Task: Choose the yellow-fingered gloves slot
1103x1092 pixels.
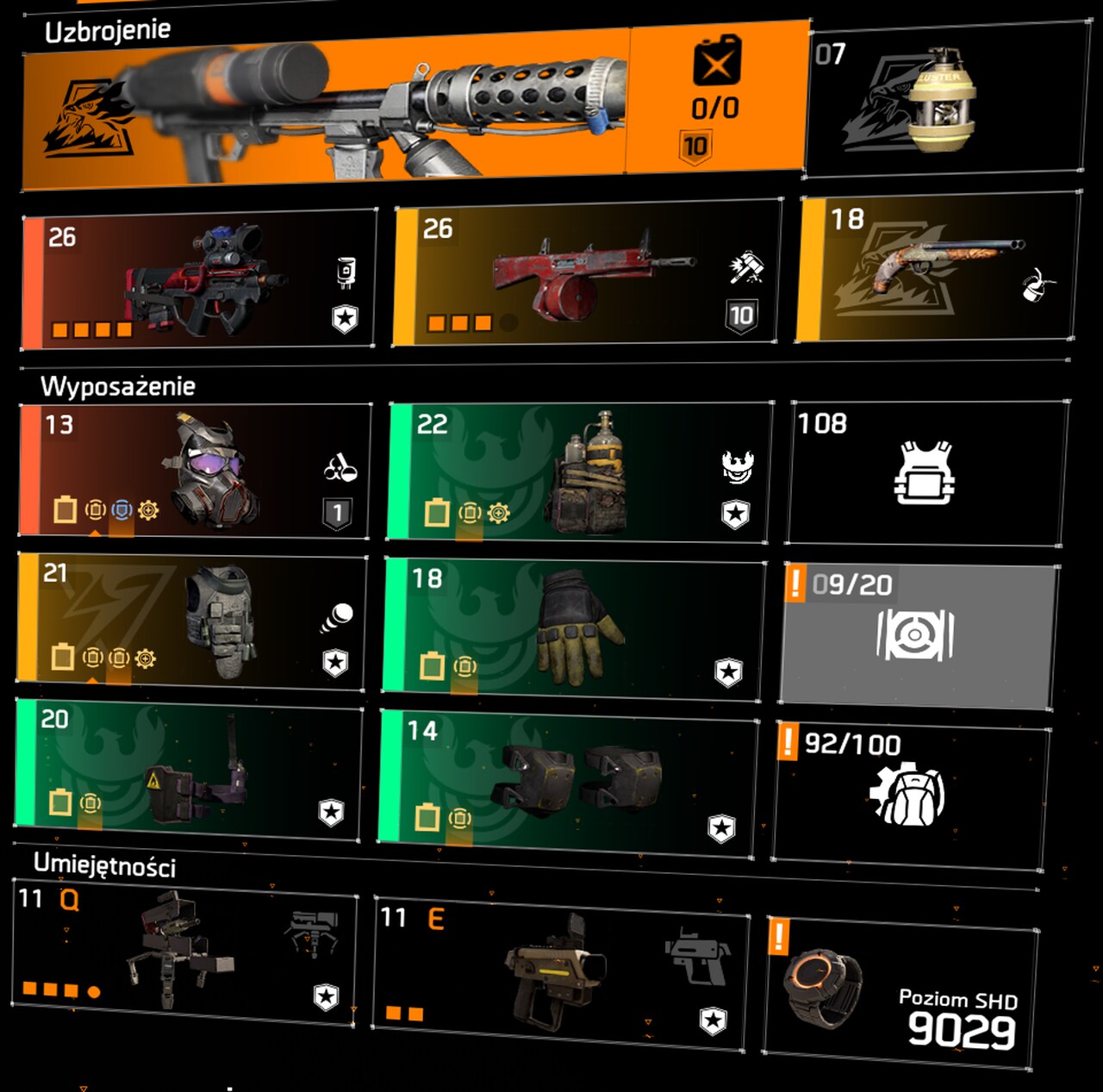Action: coord(572,627)
